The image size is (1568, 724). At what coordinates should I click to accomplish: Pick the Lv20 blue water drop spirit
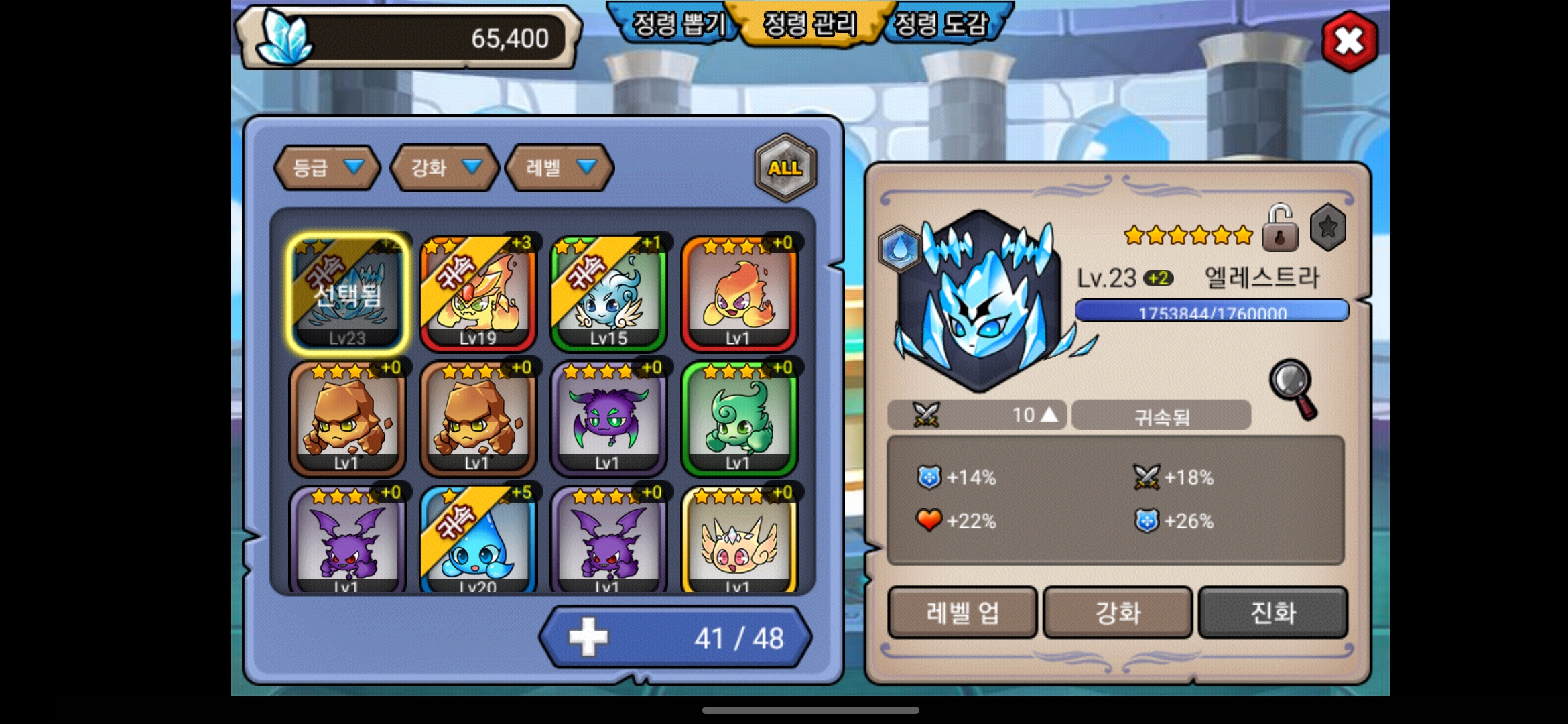pyautogui.click(x=478, y=543)
